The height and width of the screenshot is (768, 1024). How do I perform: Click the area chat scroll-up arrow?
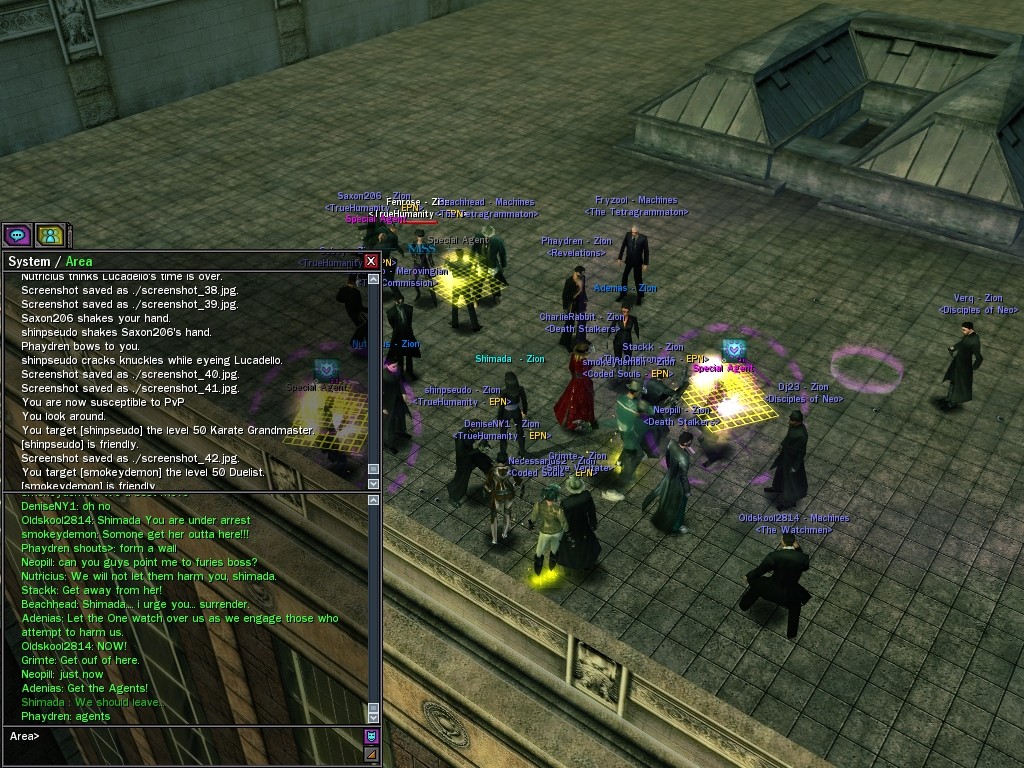[374, 501]
